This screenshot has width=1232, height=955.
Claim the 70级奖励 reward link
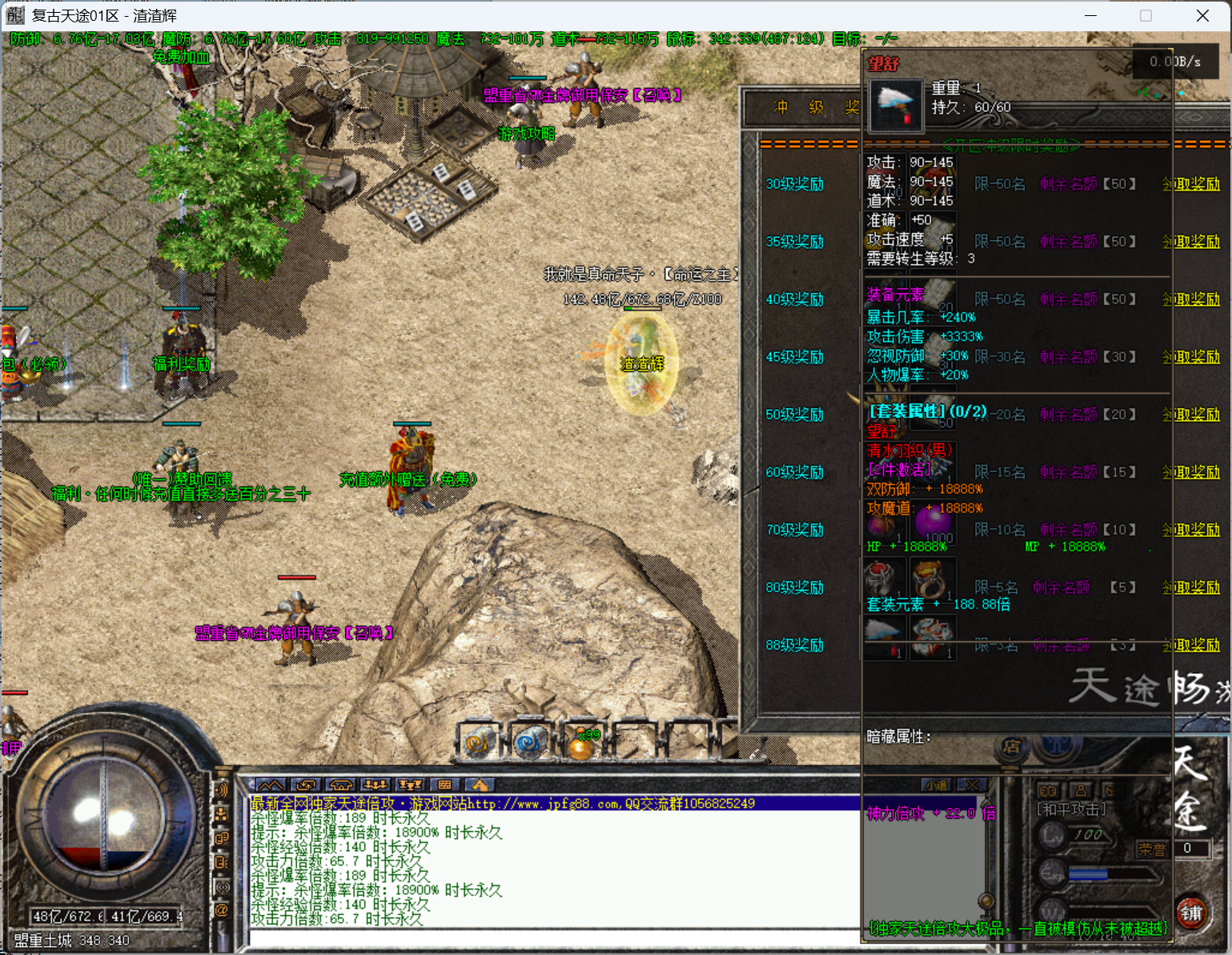(x=1190, y=530)
